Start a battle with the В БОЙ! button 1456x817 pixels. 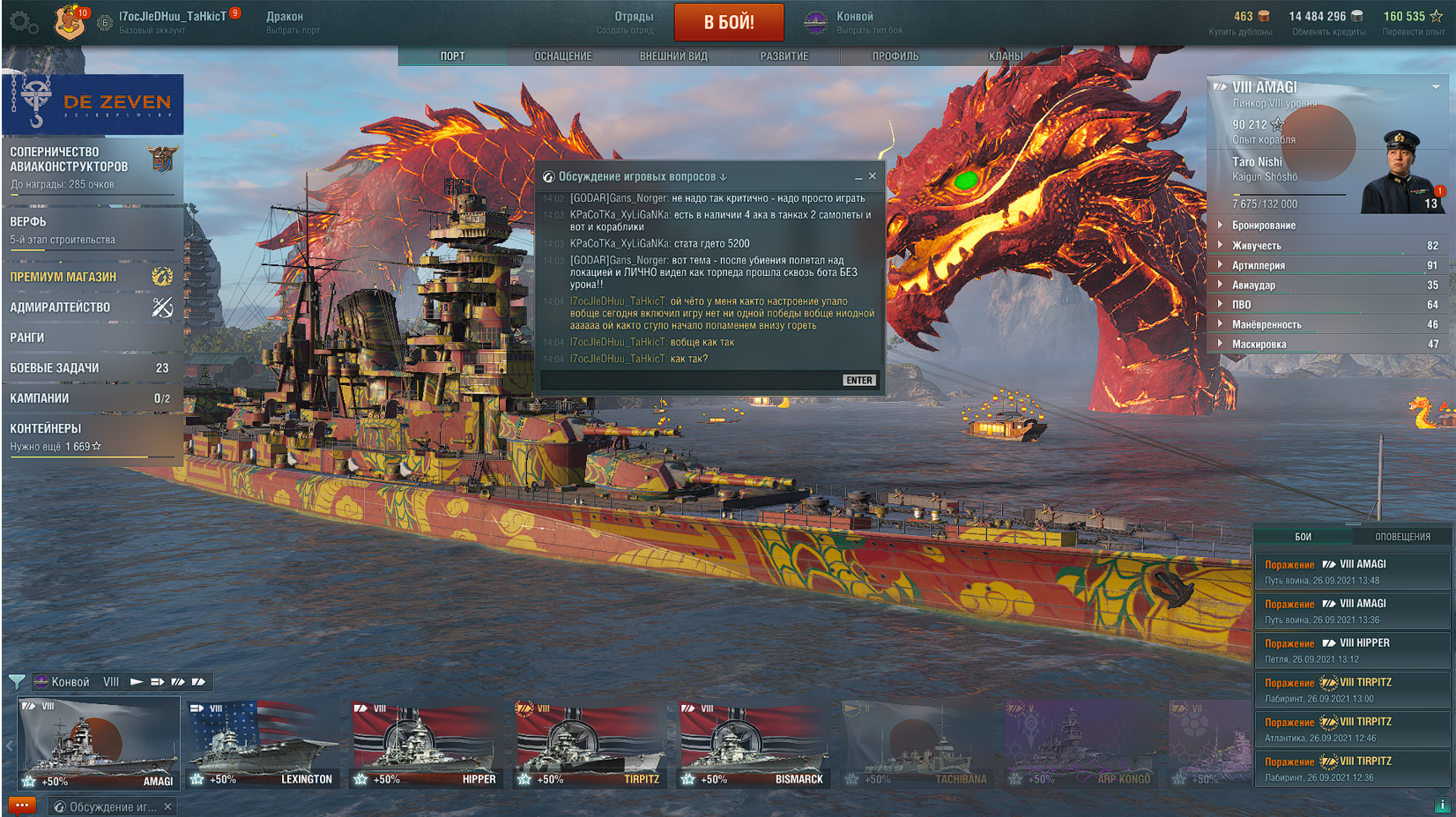pos(729,23)
